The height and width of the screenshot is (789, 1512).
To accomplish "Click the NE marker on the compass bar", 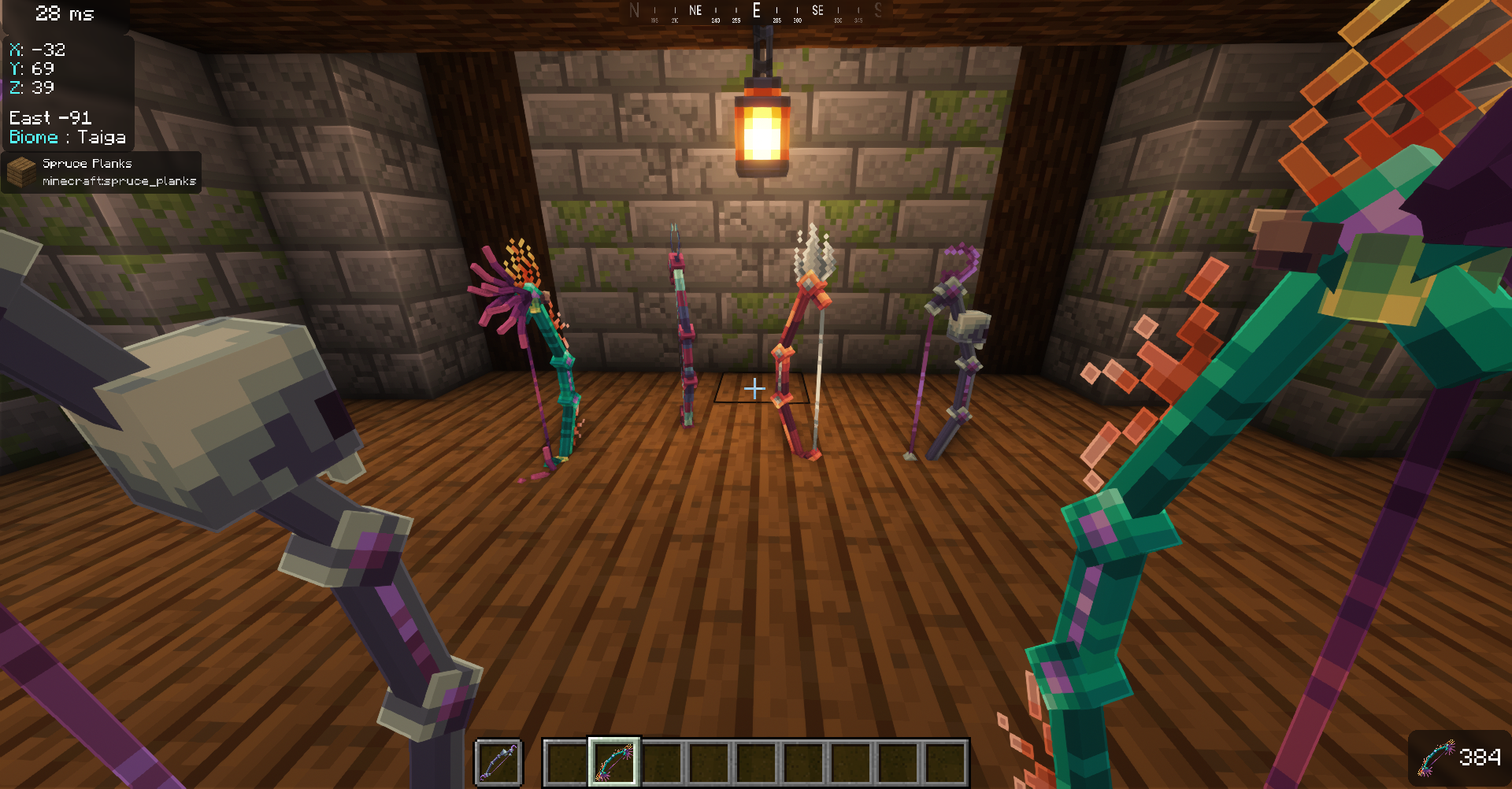I will 695,10.
